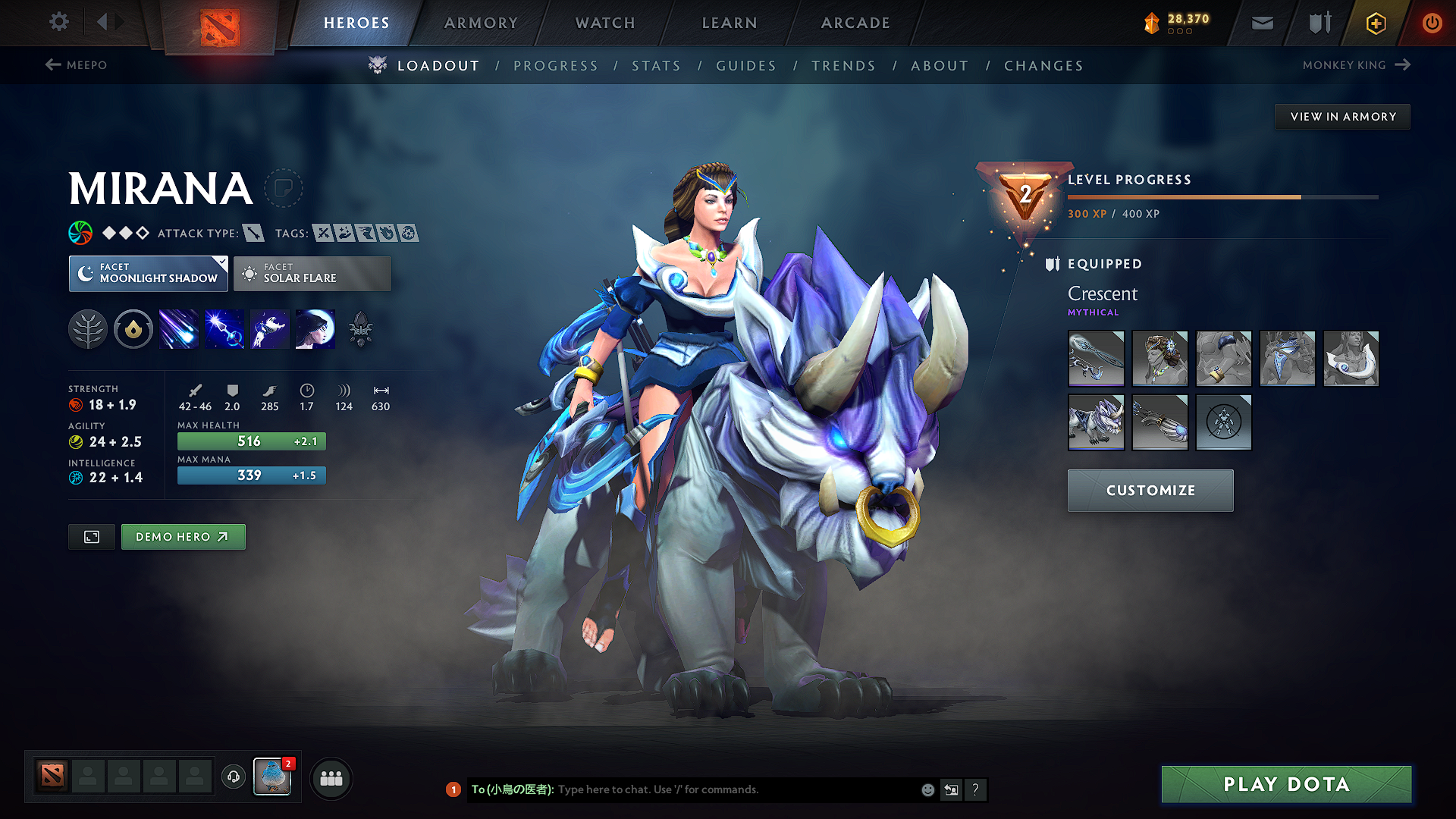This screenshot has height=819, width=1456.
Task: Select the Sacred Arrow ability icon
Action: 224,328
